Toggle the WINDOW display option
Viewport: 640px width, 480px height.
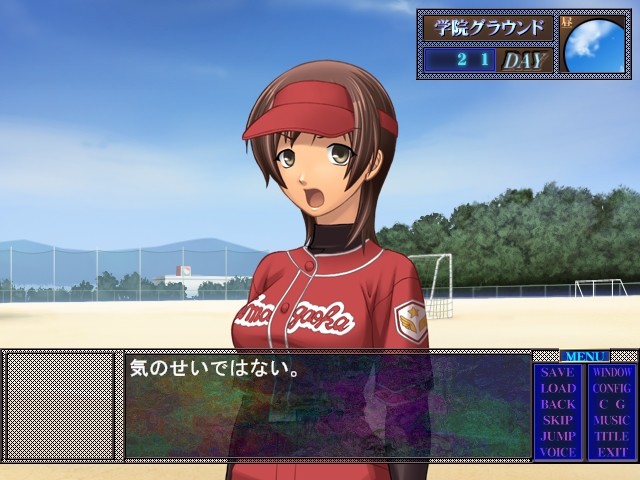tap(611, 373)
